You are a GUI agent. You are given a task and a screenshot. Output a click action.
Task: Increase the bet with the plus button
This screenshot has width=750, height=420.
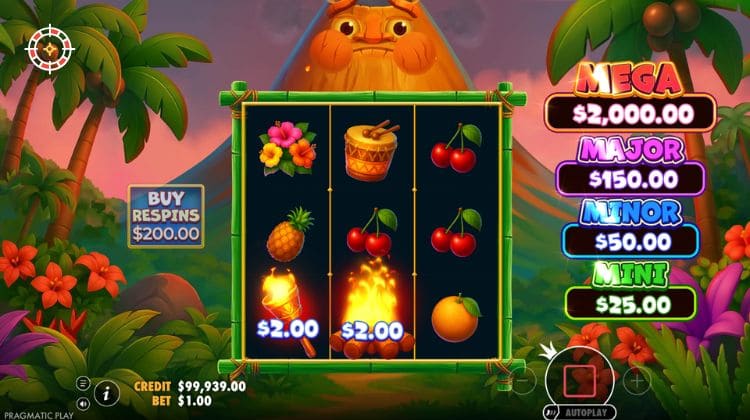[x=637, y=380]
